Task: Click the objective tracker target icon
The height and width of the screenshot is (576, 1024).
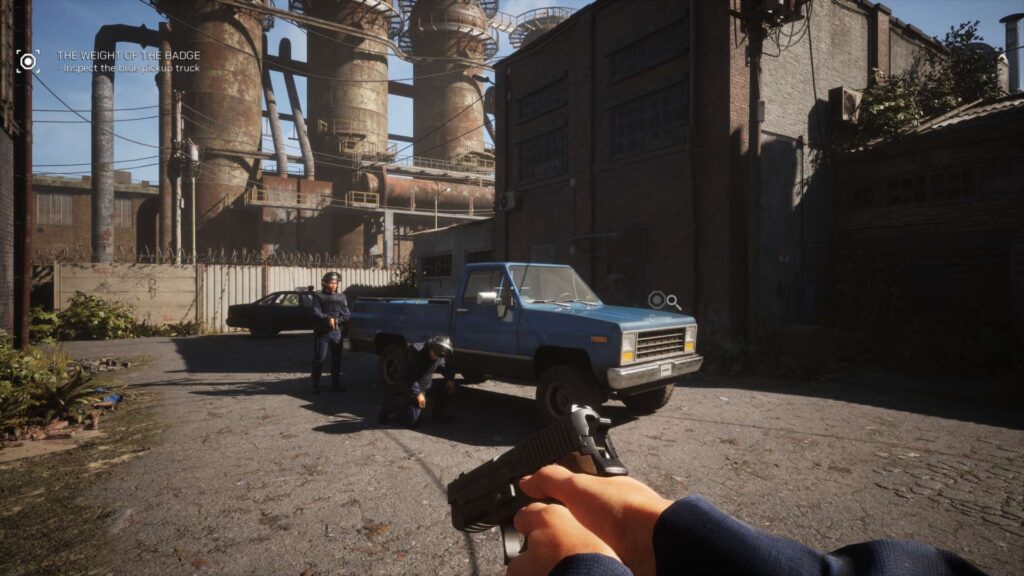Action: pos(27,61)
